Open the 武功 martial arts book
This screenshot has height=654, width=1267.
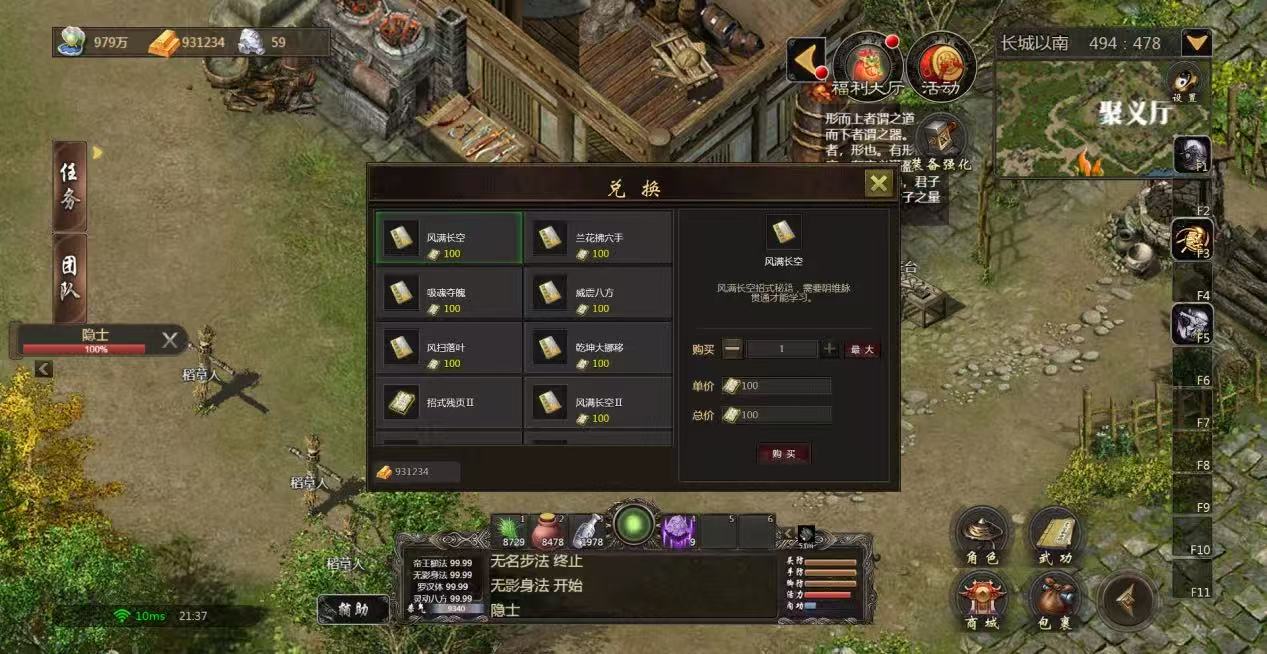coord(1054,537)
